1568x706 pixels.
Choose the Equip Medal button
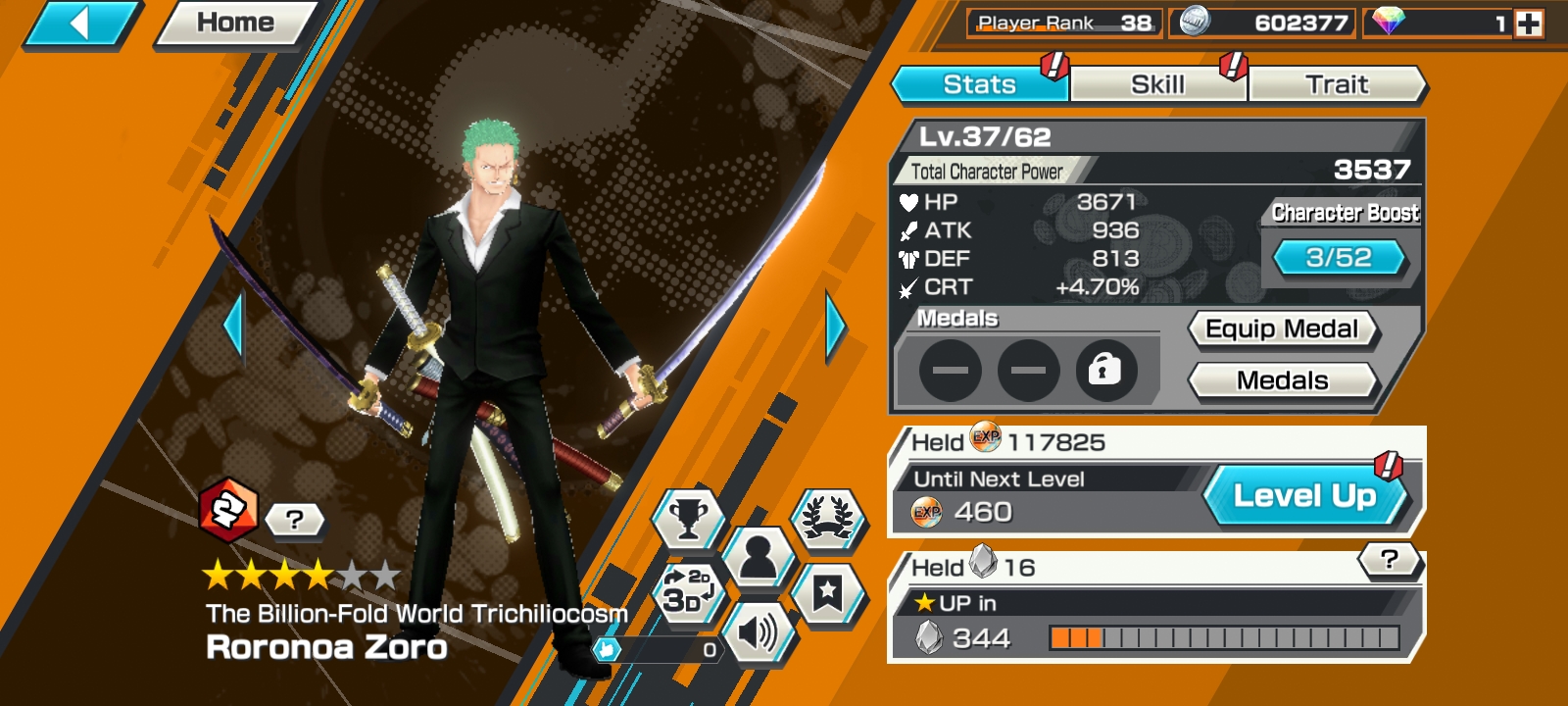click(x=1282, y=329)
